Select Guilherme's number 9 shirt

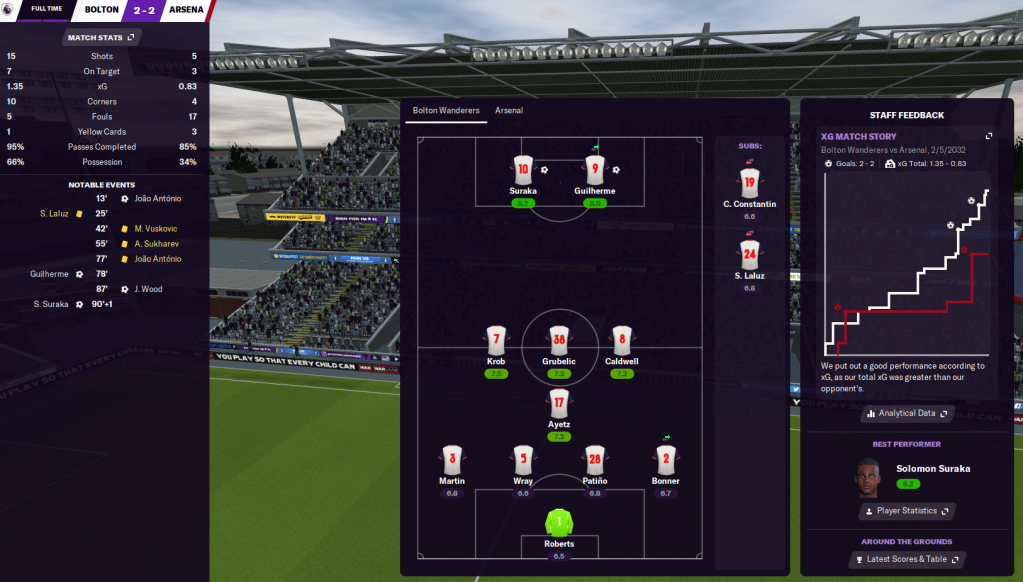tap(594, 170)
